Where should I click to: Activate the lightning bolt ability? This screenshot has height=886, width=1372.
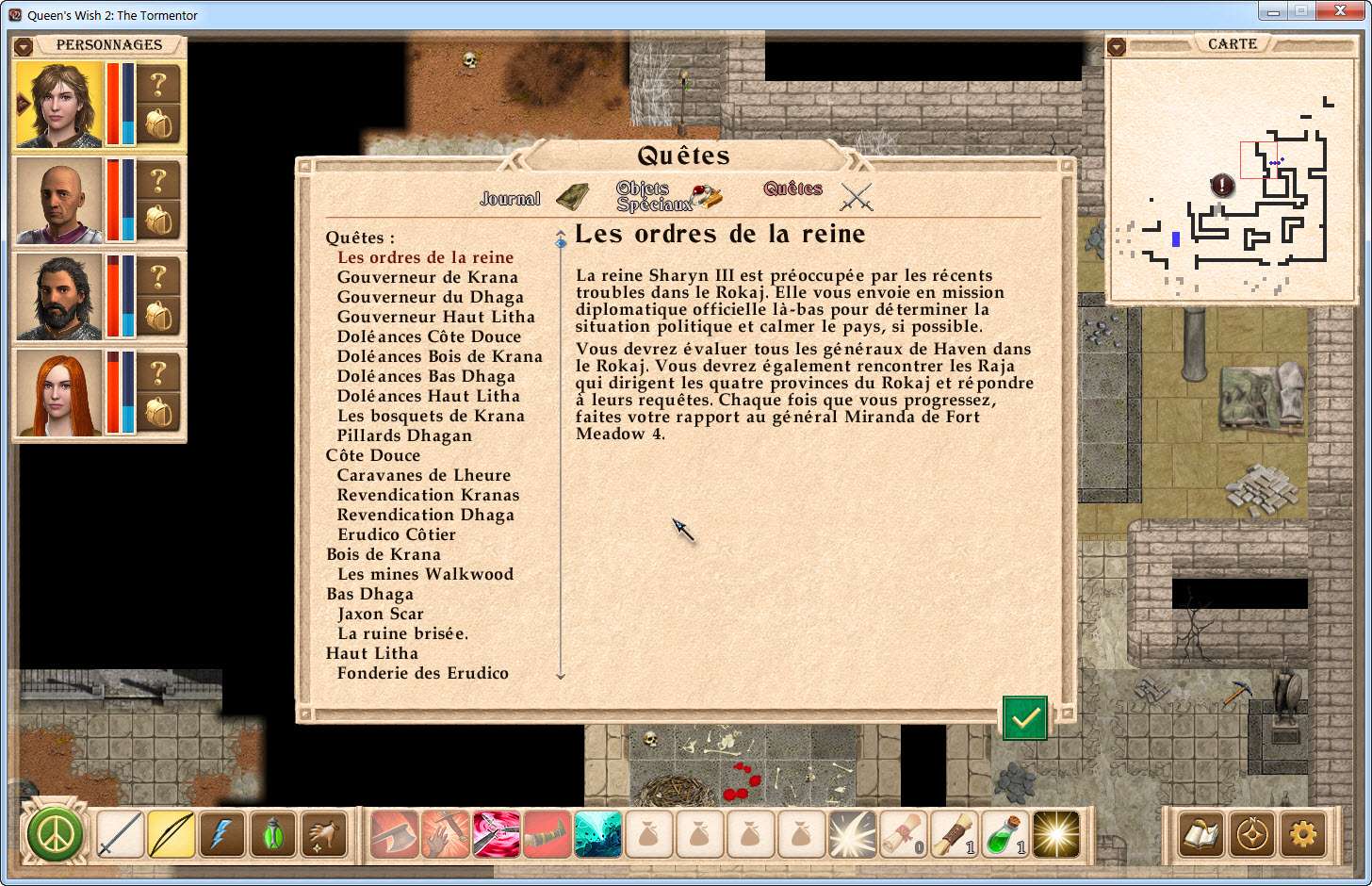[222, 834]
